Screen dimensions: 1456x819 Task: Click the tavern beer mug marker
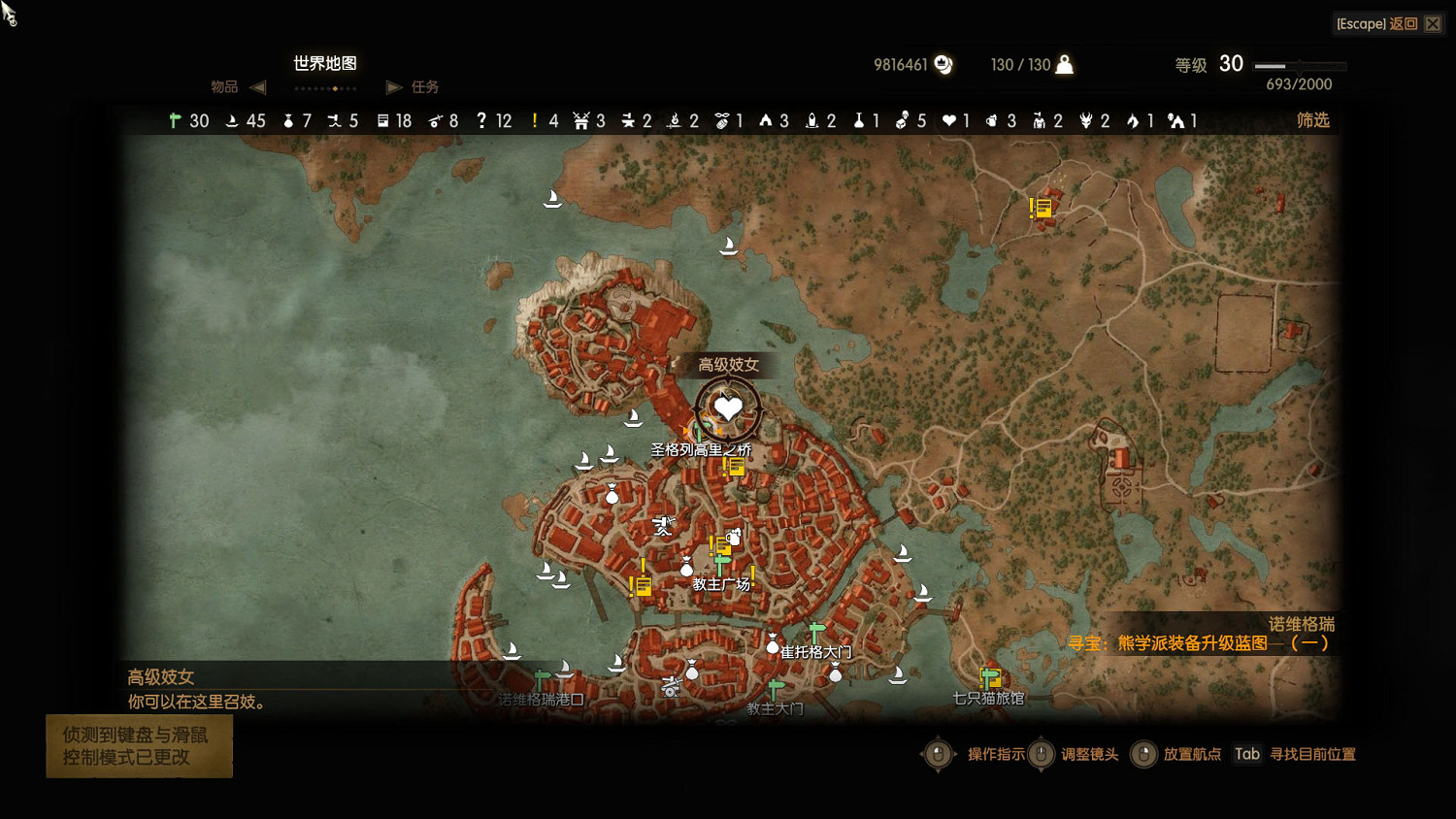point(734,537)
